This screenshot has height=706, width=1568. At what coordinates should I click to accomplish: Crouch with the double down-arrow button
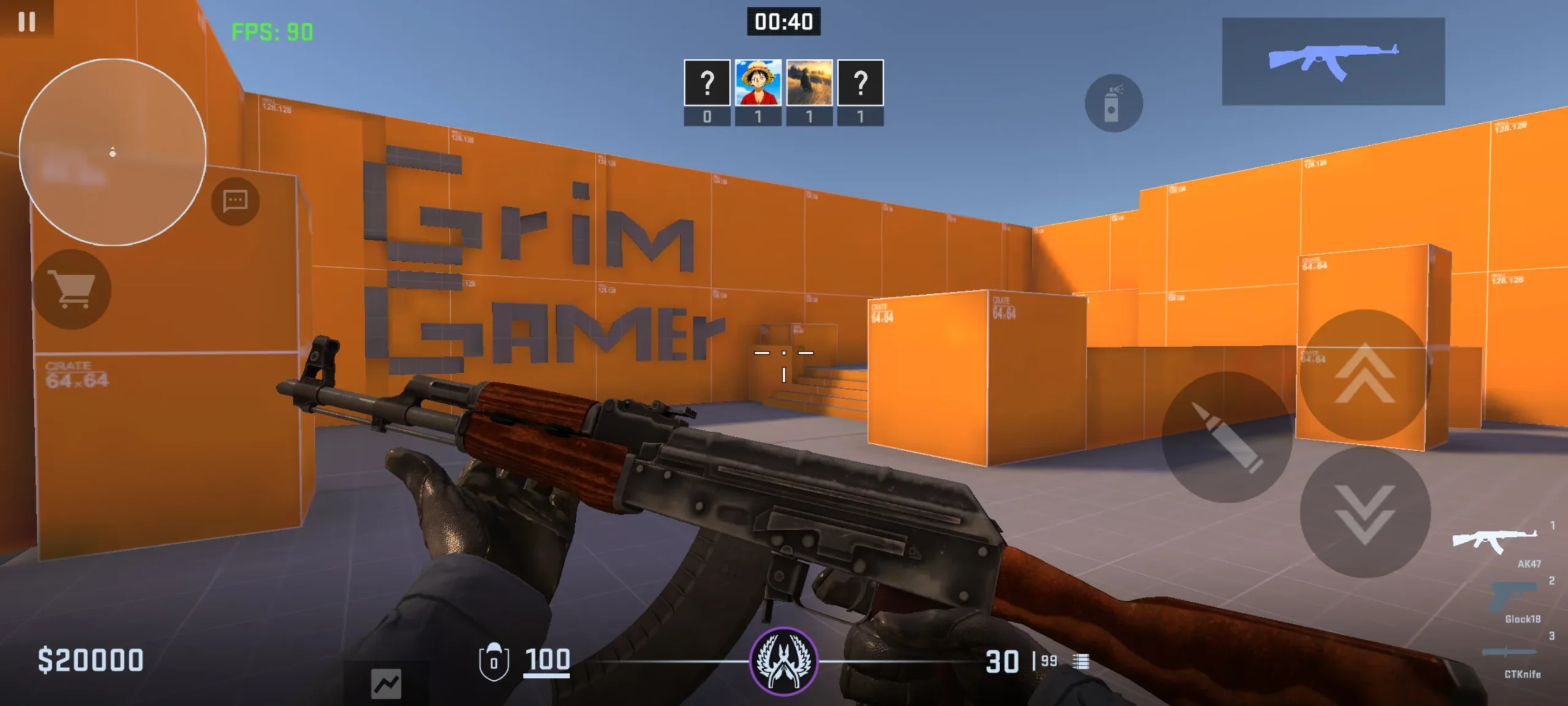(x=1365, y=512)
